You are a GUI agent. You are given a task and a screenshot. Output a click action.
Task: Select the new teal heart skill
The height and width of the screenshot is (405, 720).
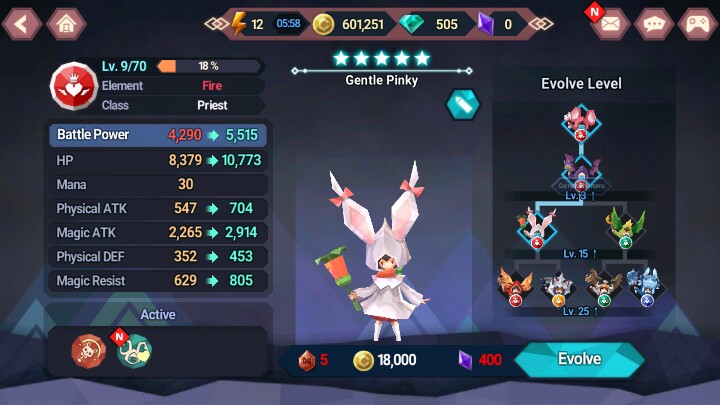tap(134, 350)
